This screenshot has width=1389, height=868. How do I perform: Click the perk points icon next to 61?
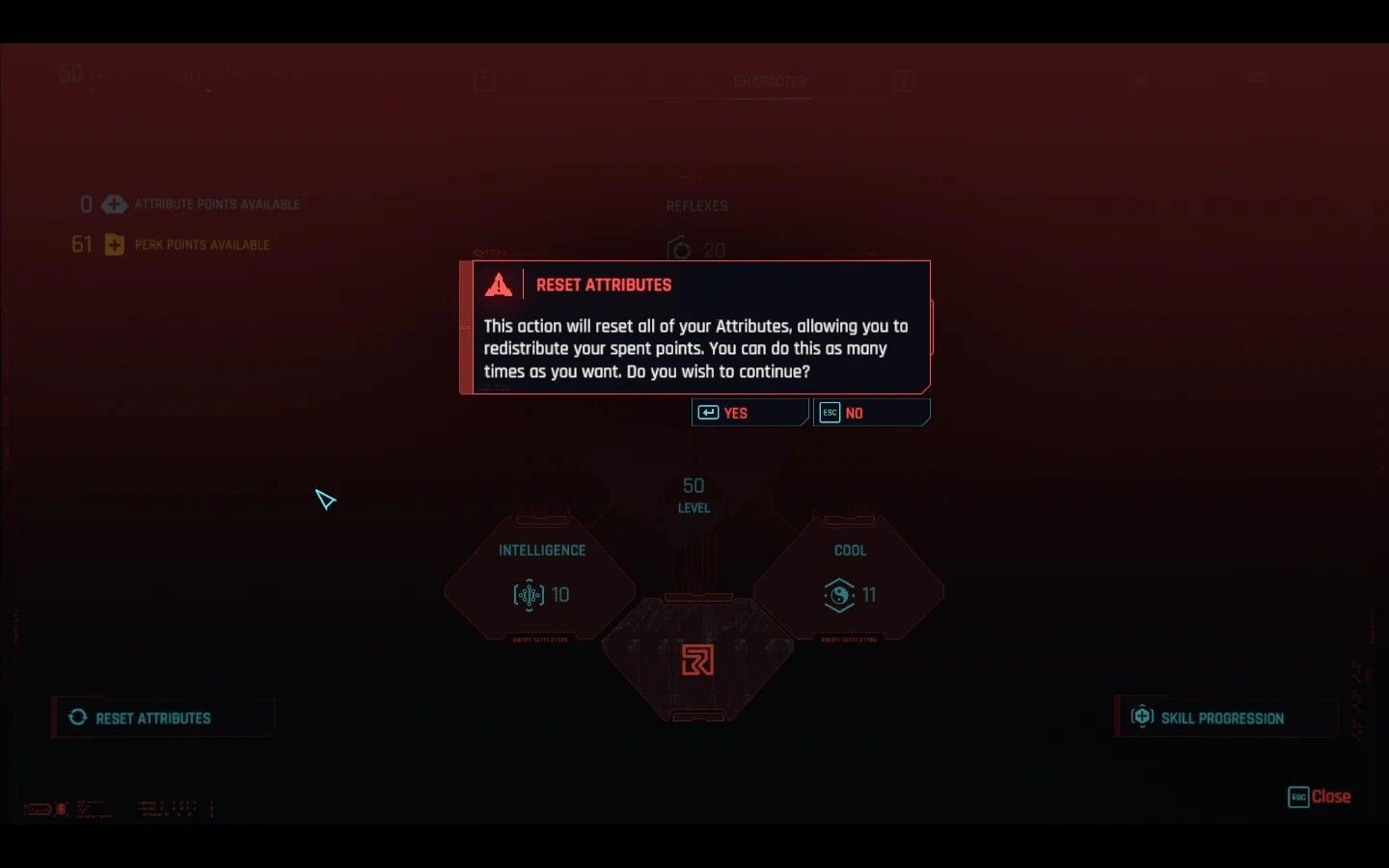pyautogui.click(x=115, y=244)
